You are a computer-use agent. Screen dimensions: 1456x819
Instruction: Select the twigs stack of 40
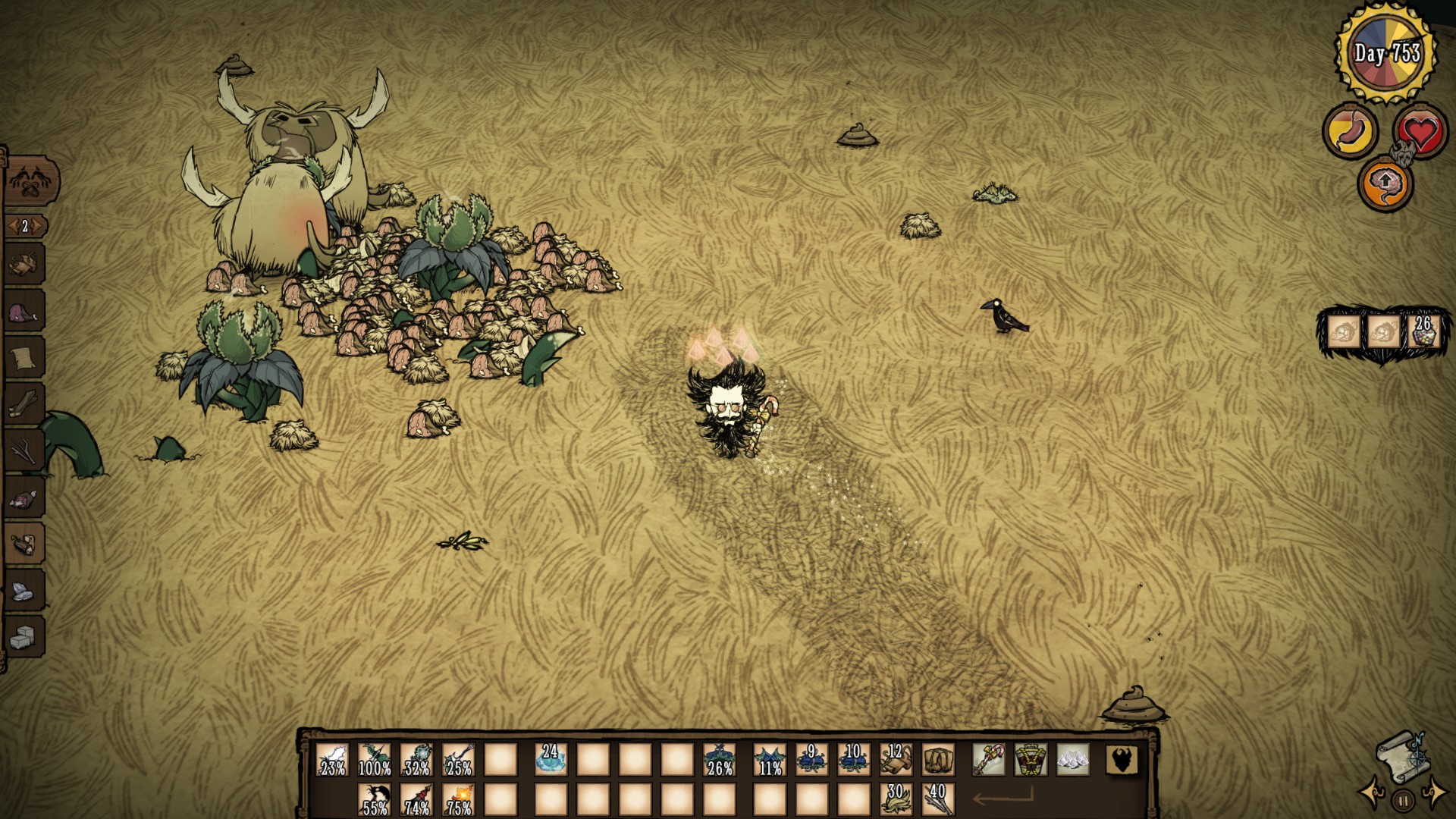coord(938,799)
